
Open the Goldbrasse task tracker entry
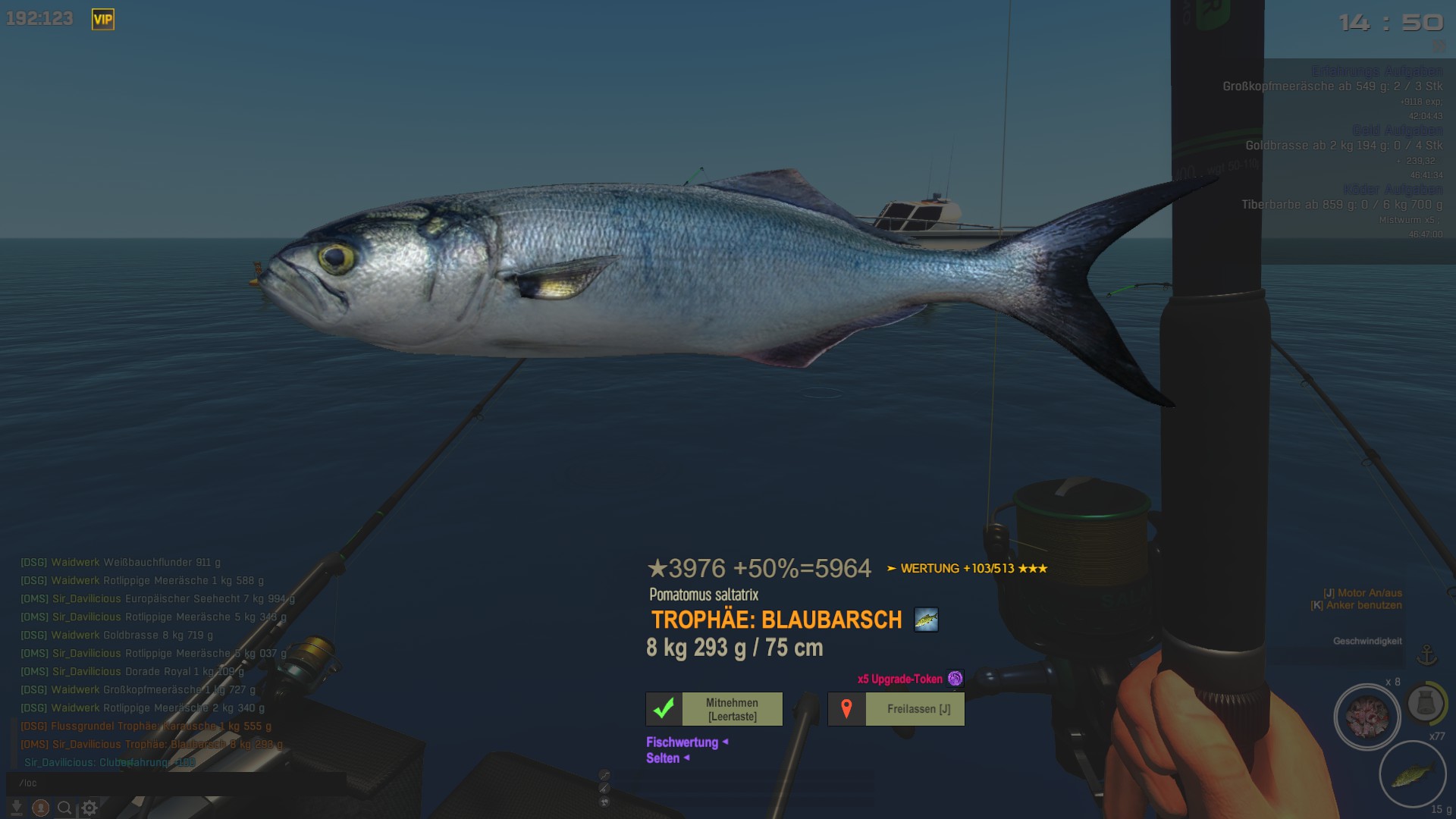[x=1343, y=146]
